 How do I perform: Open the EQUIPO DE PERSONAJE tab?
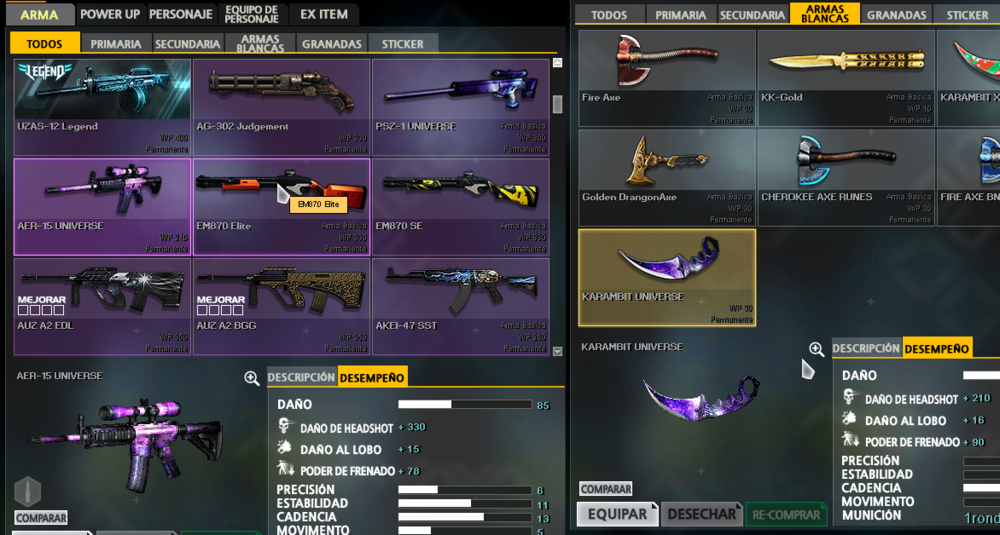(x=251, y=15)
